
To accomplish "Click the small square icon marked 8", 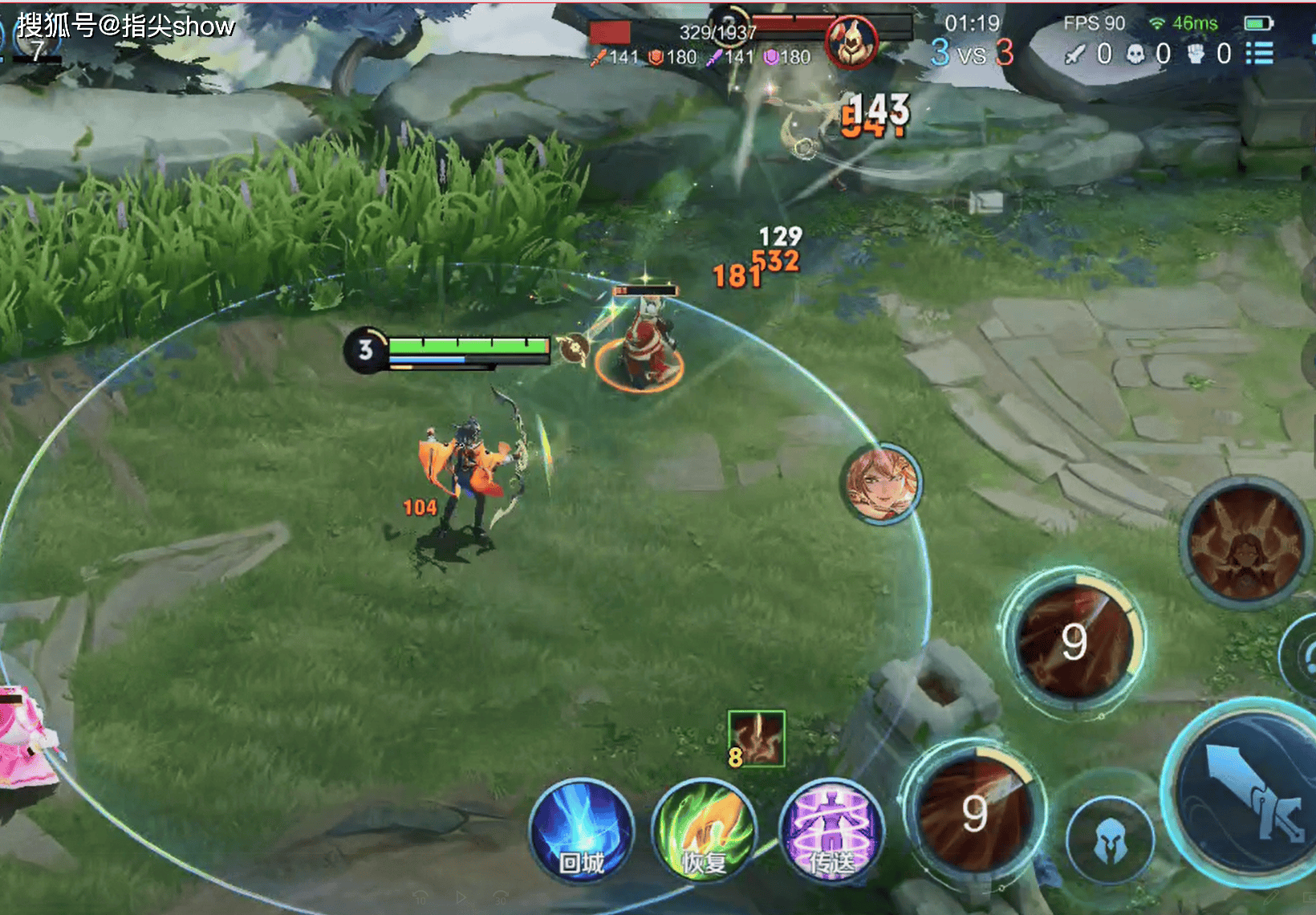I will pyautogui.click(x=756, y=738).
